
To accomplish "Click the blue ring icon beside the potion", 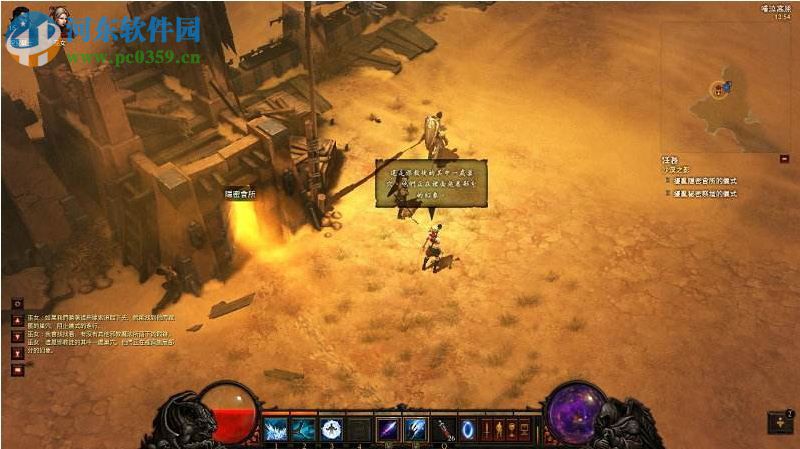I will coord(467,430).
